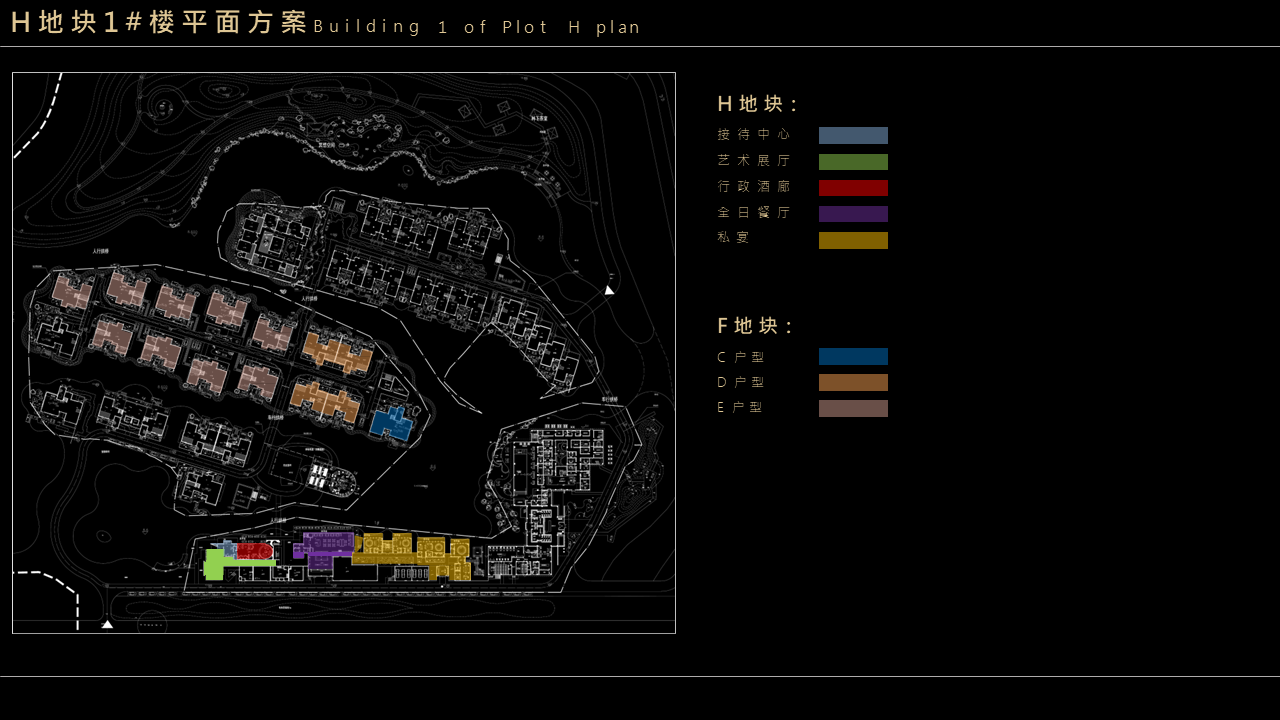The height and width of the screenshot is (720, 1280).
Task: Choose the orange-brown D户型 legend swatch
Action: (853, 383)
